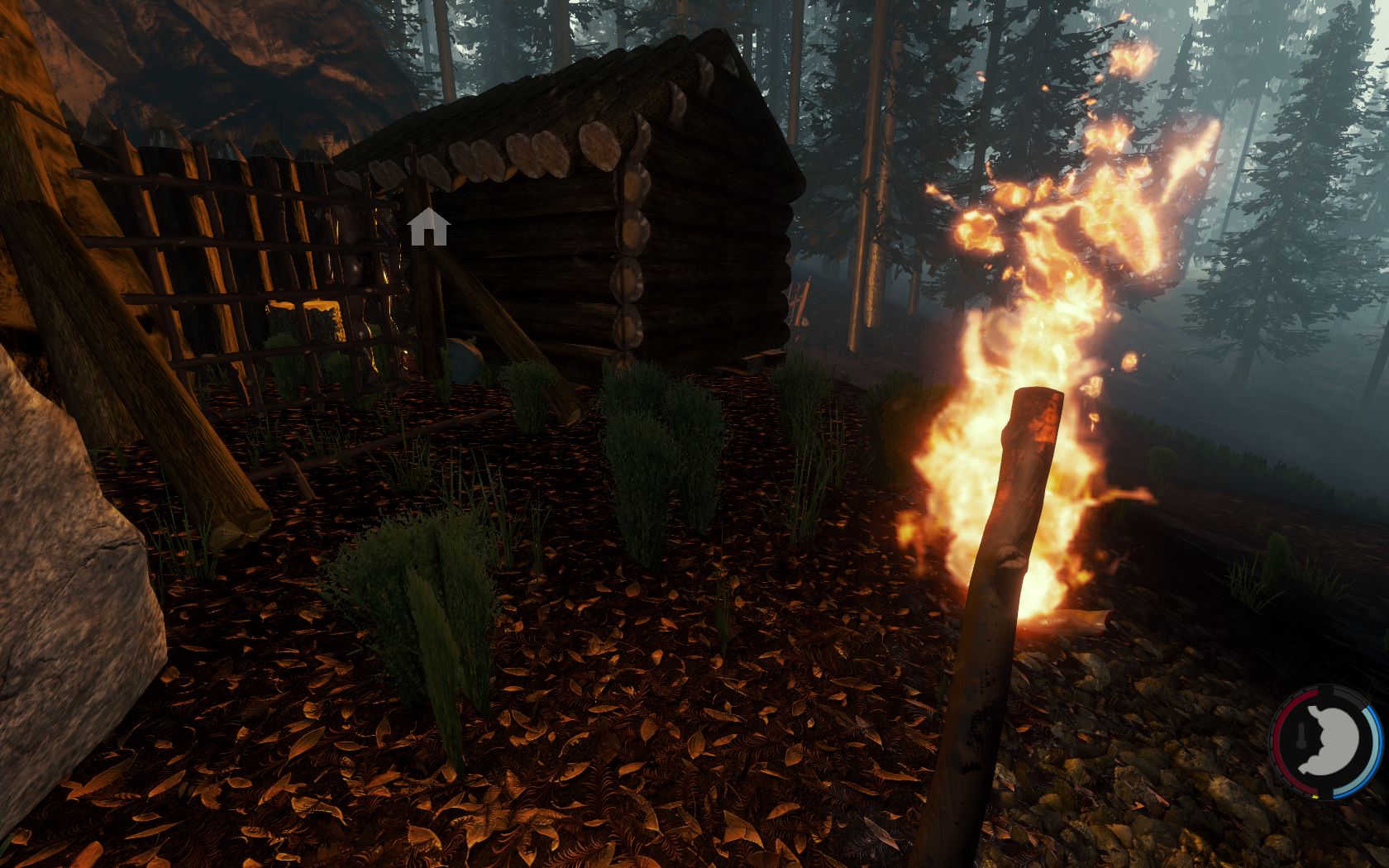This screenshot has height=868, width=1389.
Task: Click the white home base marker icon
Action: pos(427,227)
